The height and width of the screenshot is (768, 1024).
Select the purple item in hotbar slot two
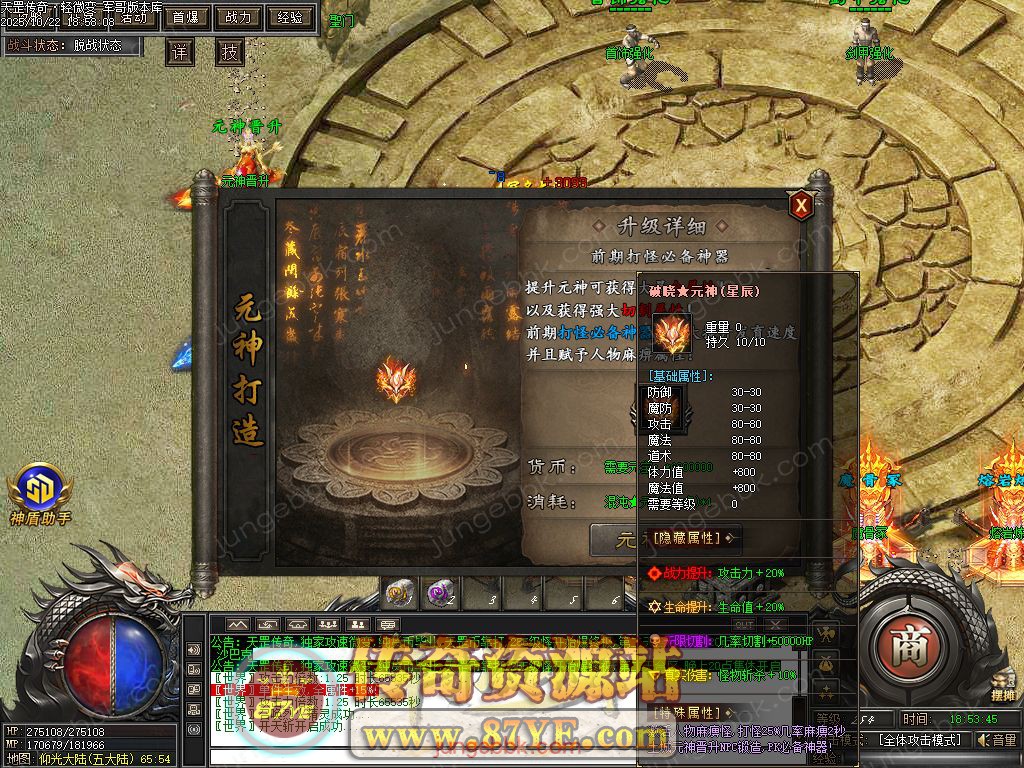pyautogui.click(x=440, y=595)
